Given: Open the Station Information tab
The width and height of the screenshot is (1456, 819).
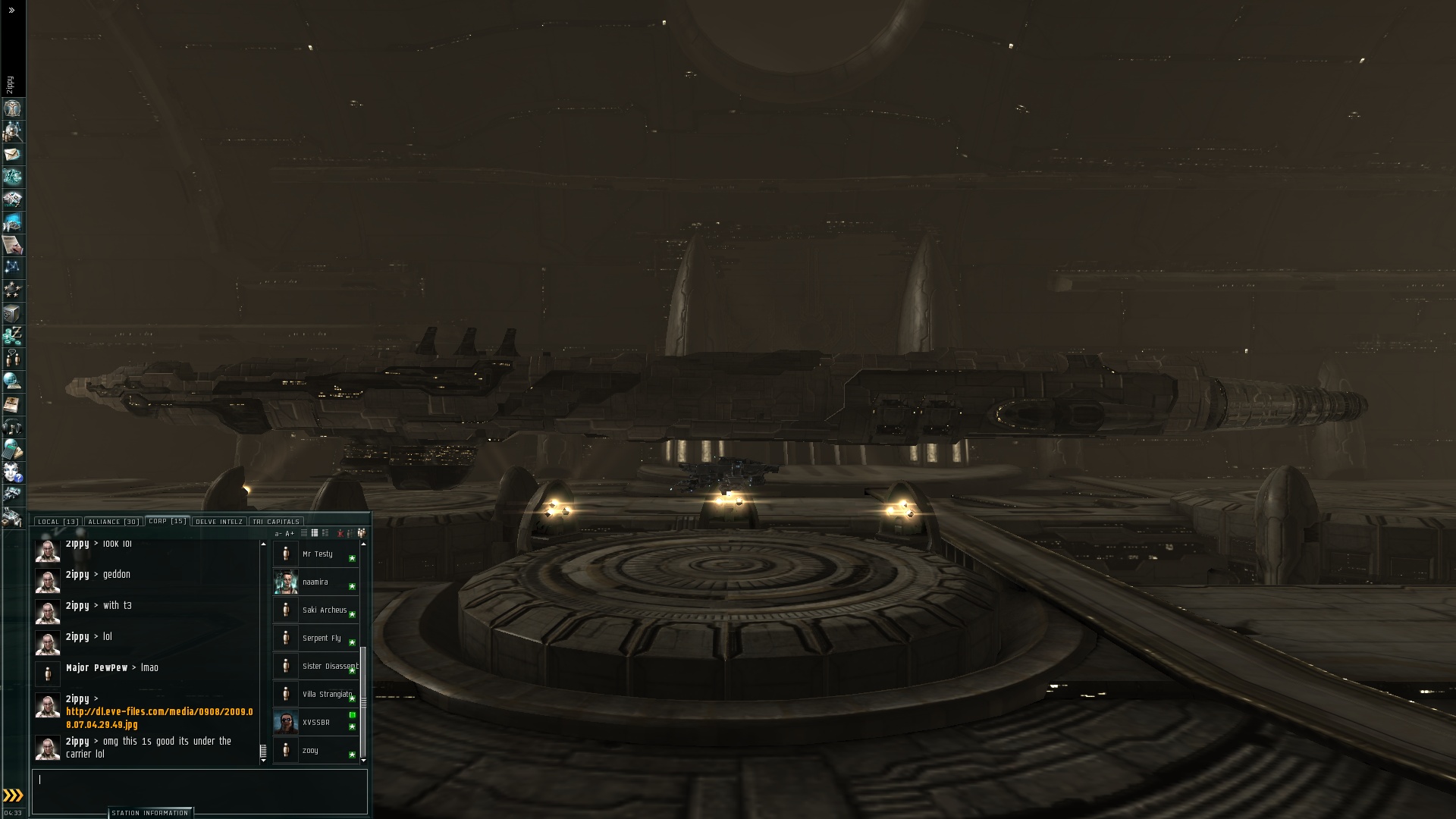Looking at the screenshot, I should click(x=150, y=813).
